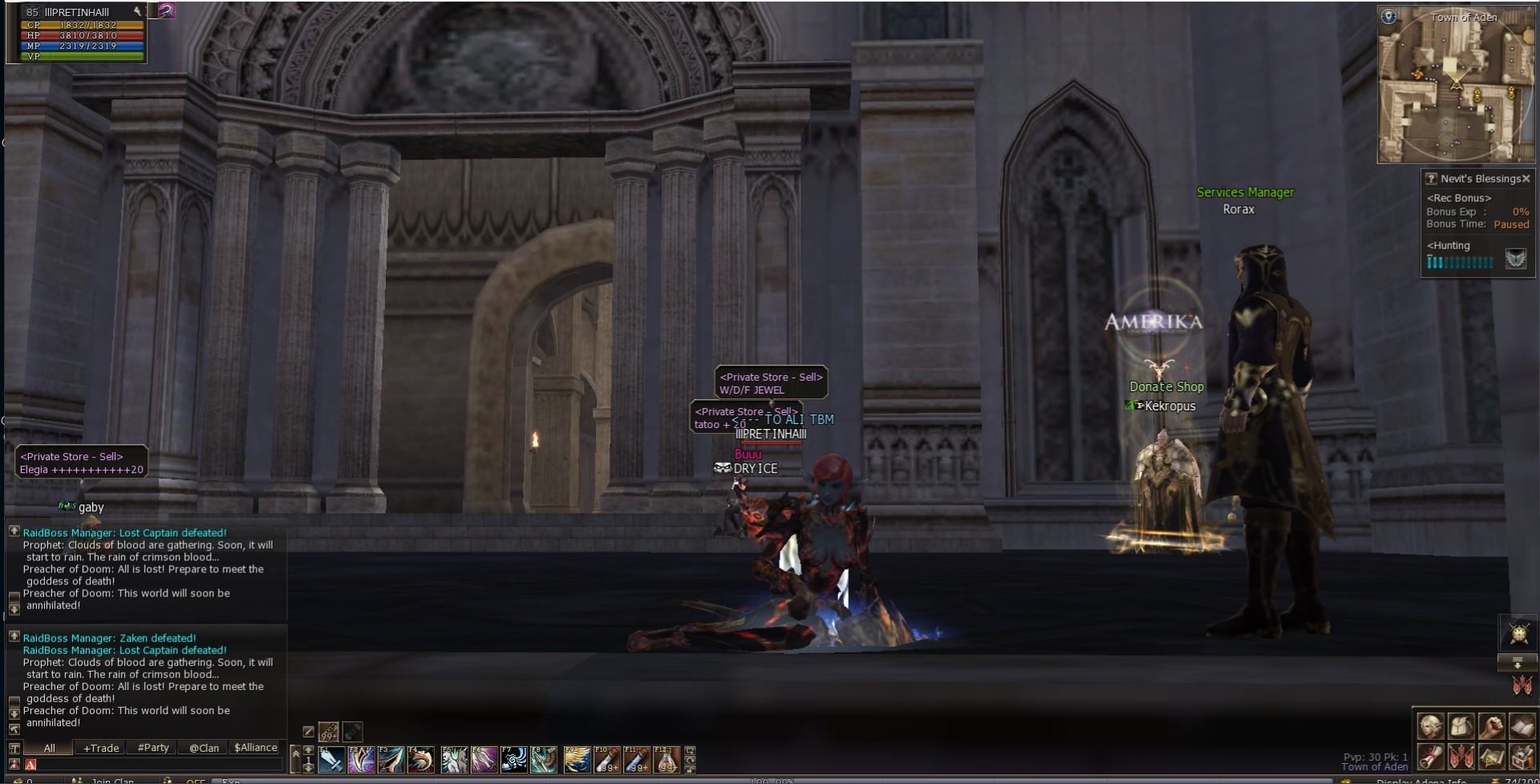This screenshot has width=1540, height=784.
Task: Open the skills book icon
Action: coord(1522,726)
